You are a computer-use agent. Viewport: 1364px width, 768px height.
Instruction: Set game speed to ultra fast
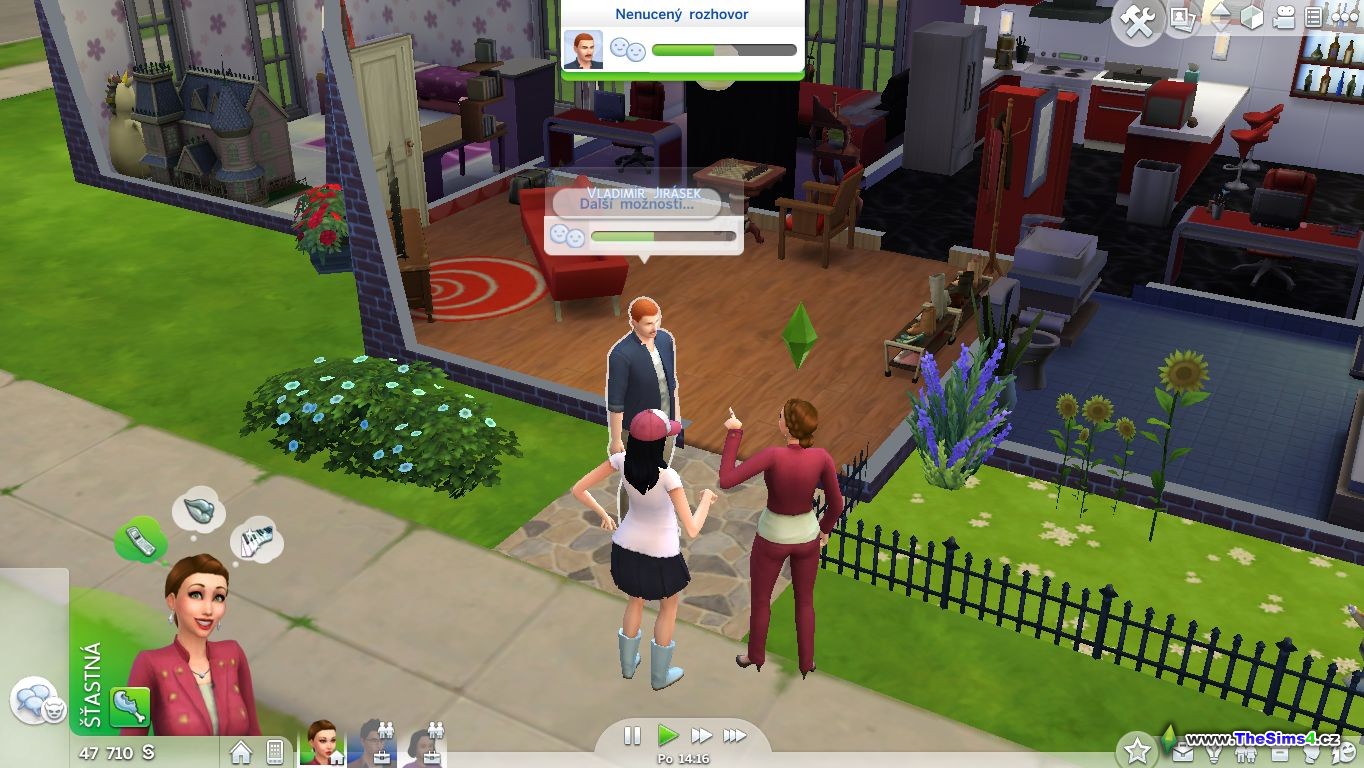click(735, 736)
